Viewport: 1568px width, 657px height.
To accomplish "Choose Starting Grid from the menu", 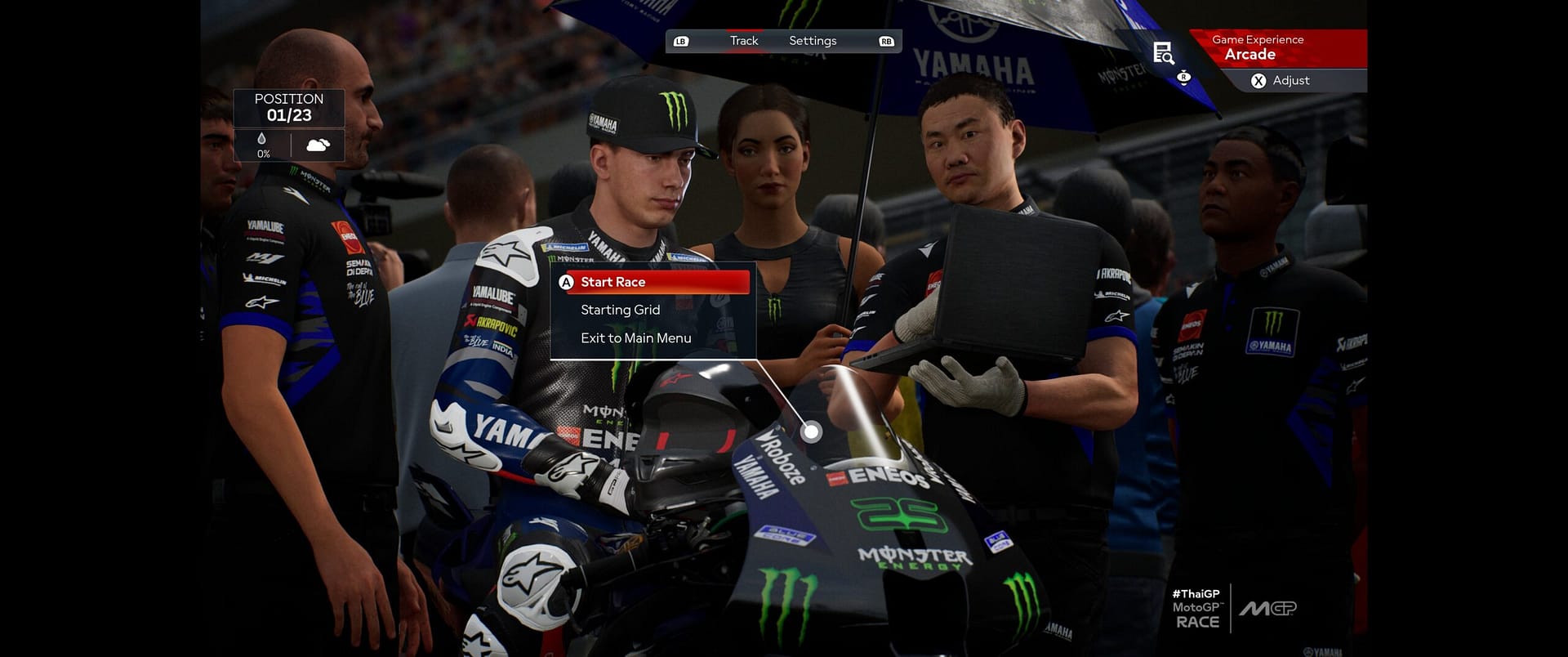I will click(x=621, y=310).
